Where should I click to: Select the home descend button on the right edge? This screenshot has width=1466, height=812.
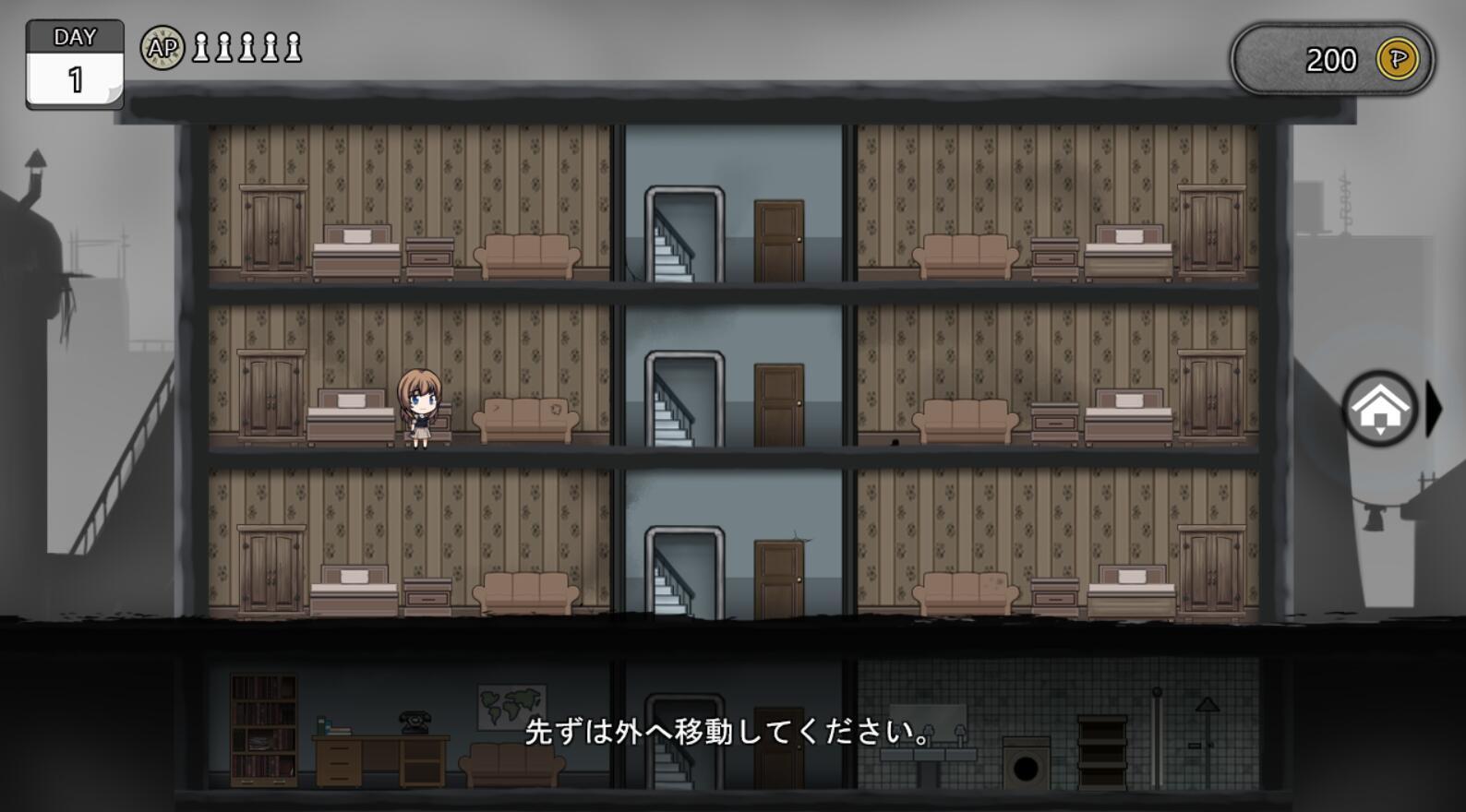1378,406
